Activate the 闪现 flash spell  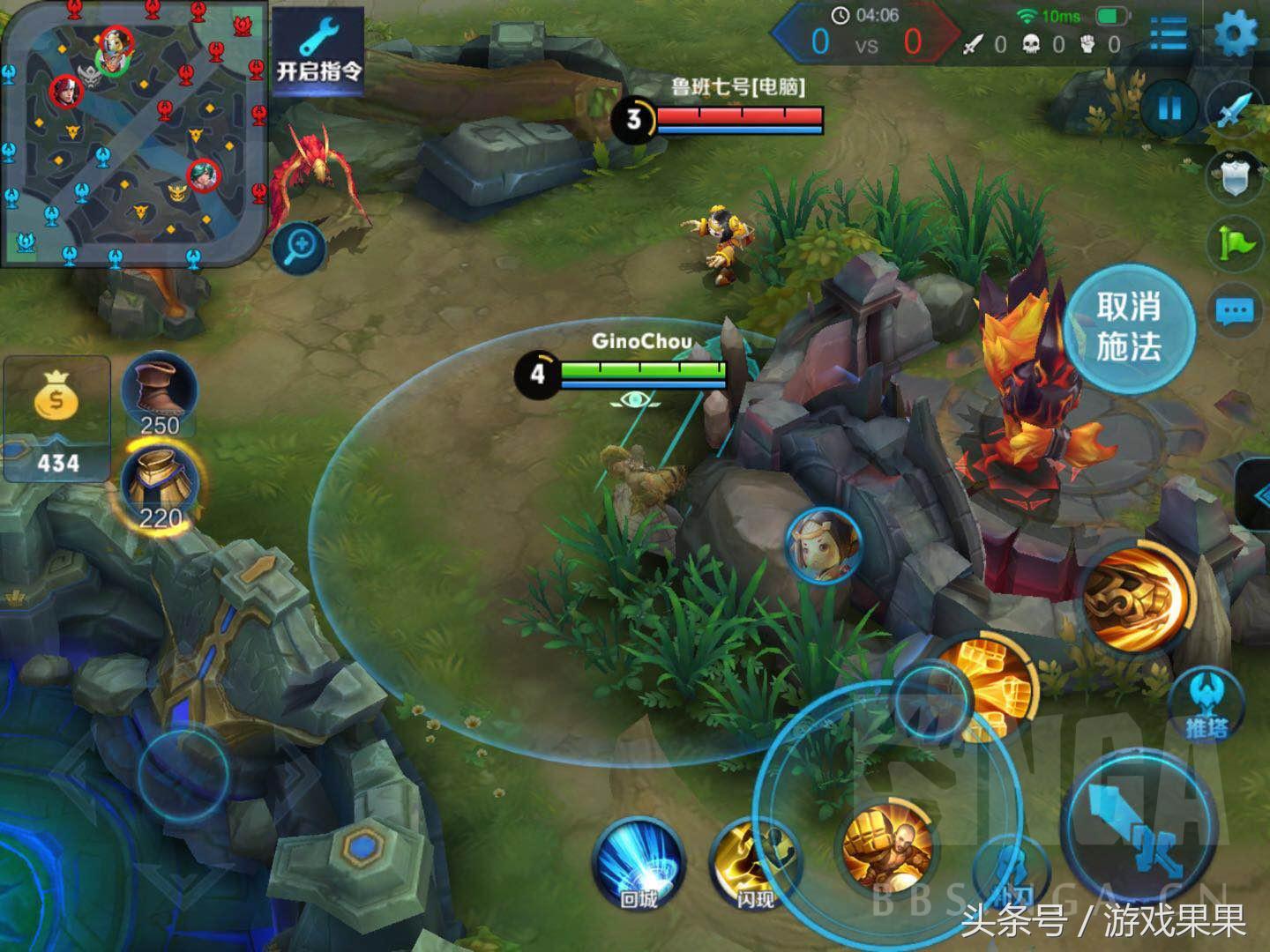coord(754,864)
